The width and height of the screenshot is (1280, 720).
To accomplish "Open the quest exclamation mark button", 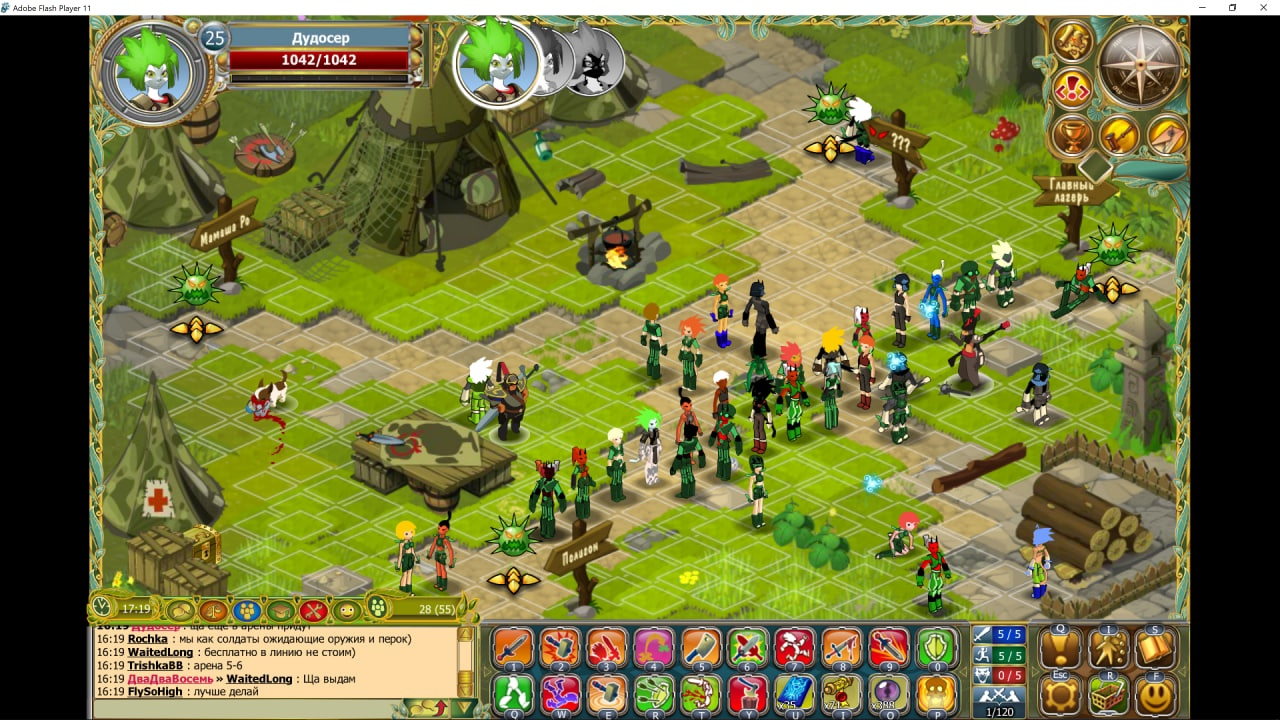I will tap(1060, 649).
